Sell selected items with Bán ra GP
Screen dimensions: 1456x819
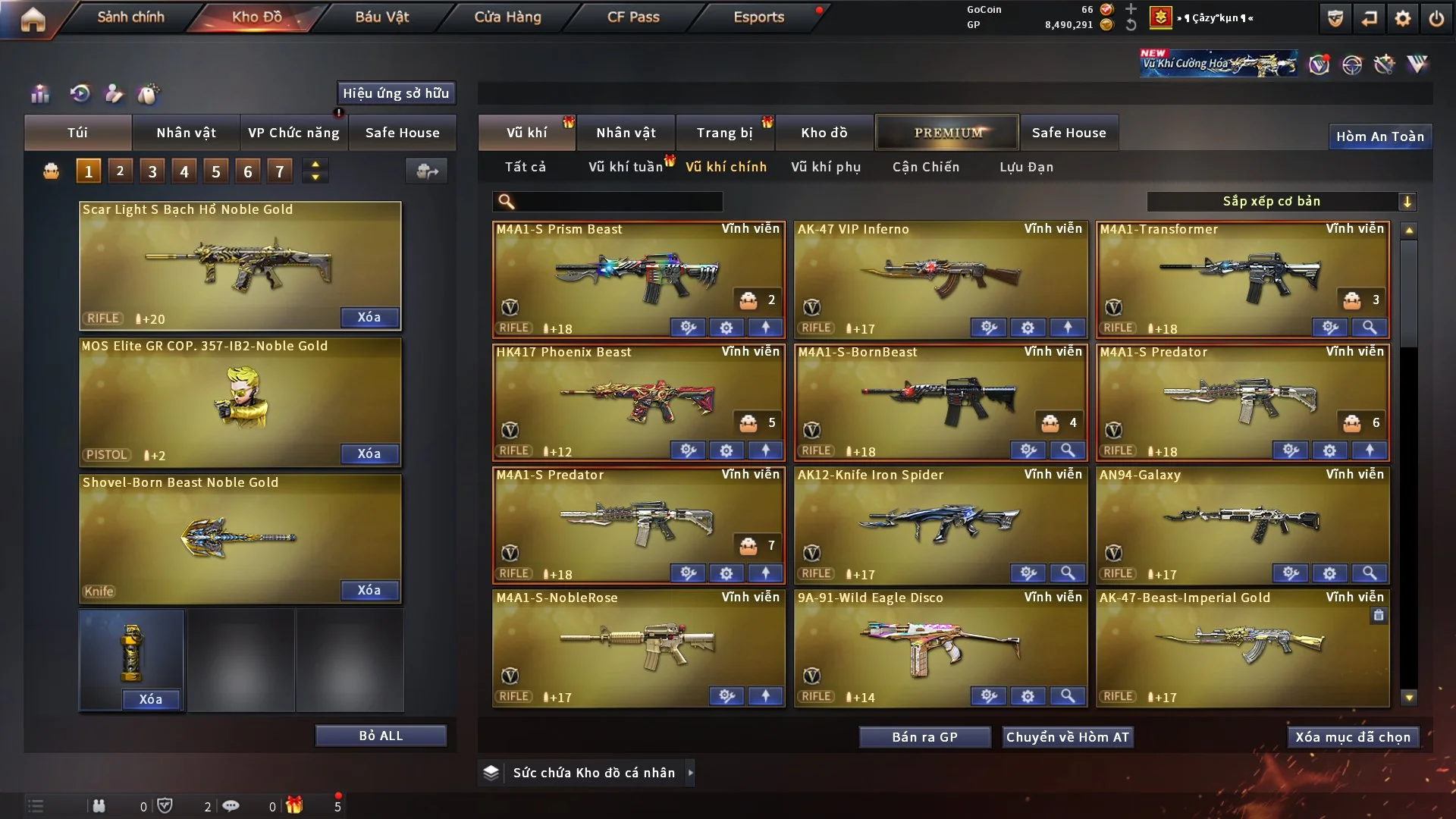924,737
